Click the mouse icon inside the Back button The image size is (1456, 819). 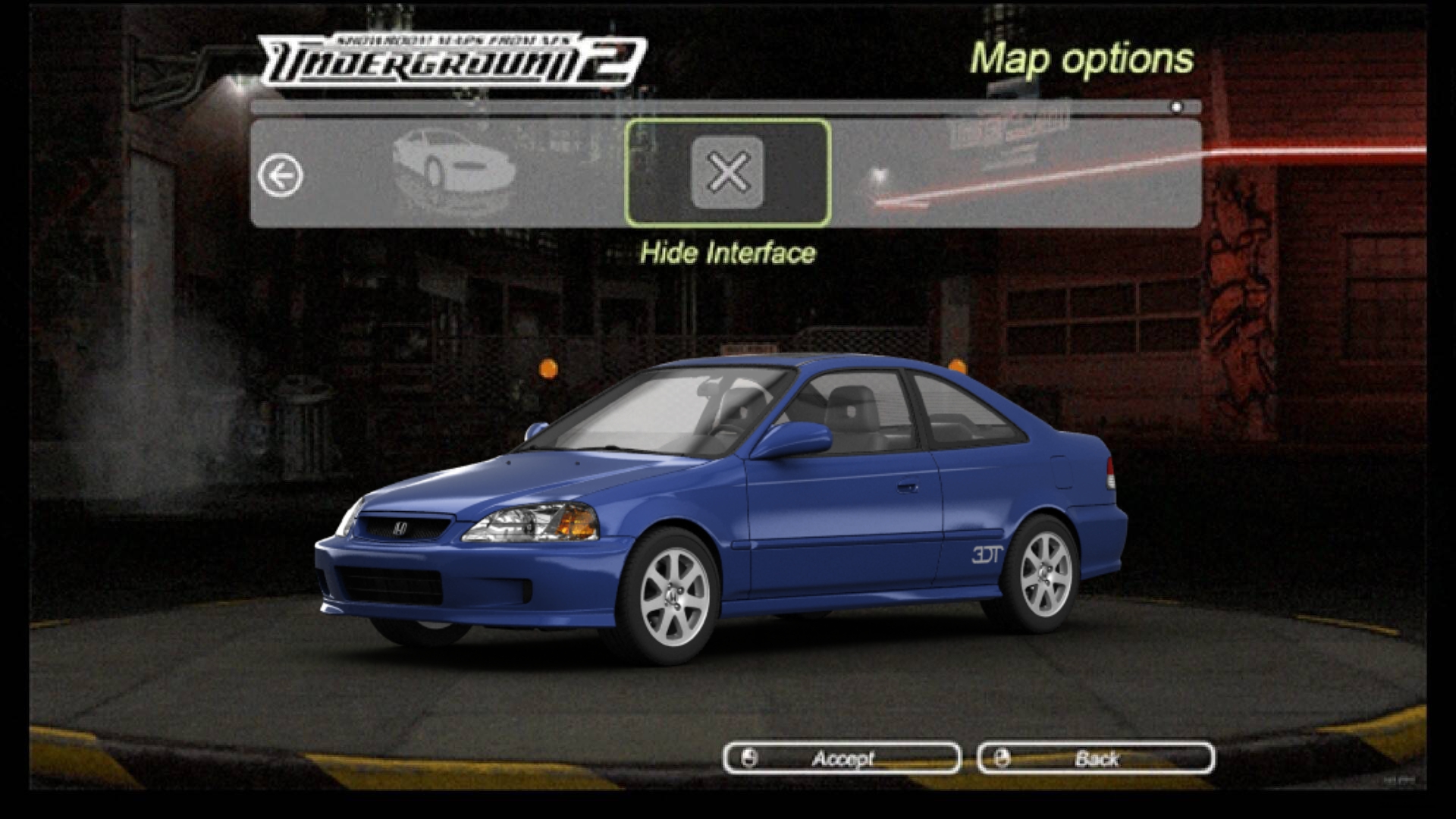(x=1003, y=758)
